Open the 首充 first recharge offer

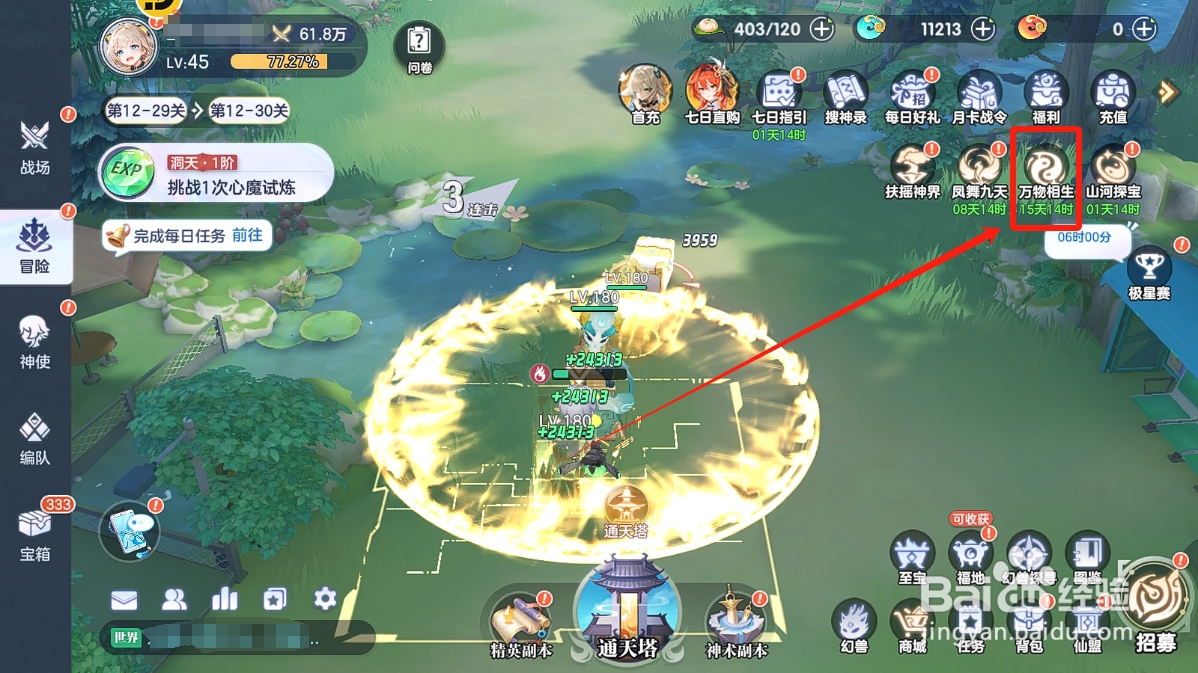click(645, 95)
